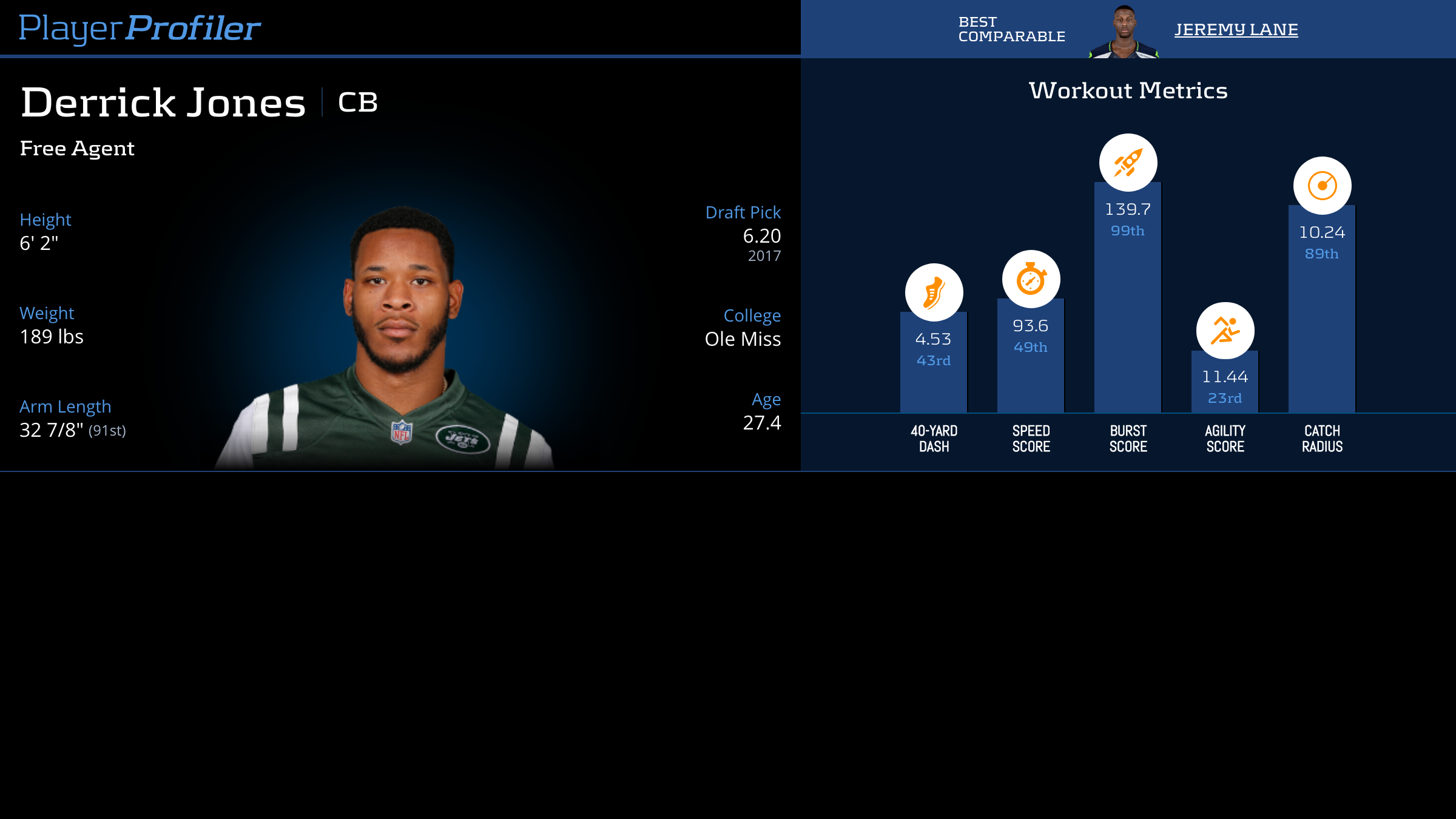Open the Jeremy Lane comparable player link

pos(1236,29)
